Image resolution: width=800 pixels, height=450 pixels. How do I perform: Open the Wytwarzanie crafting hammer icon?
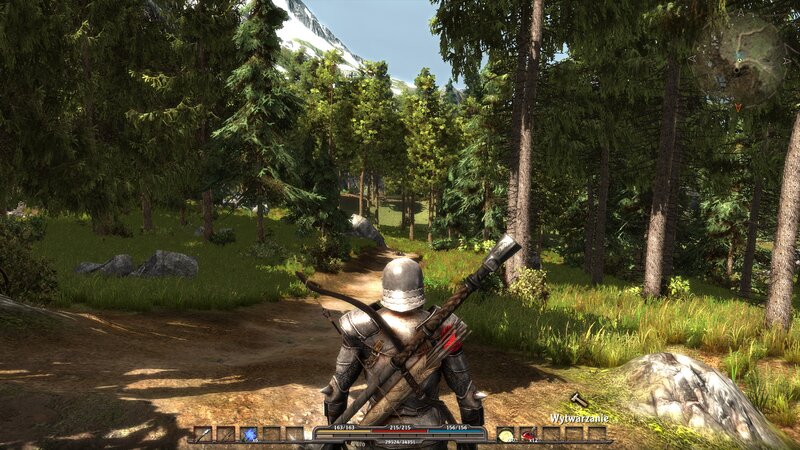point(579,400)
